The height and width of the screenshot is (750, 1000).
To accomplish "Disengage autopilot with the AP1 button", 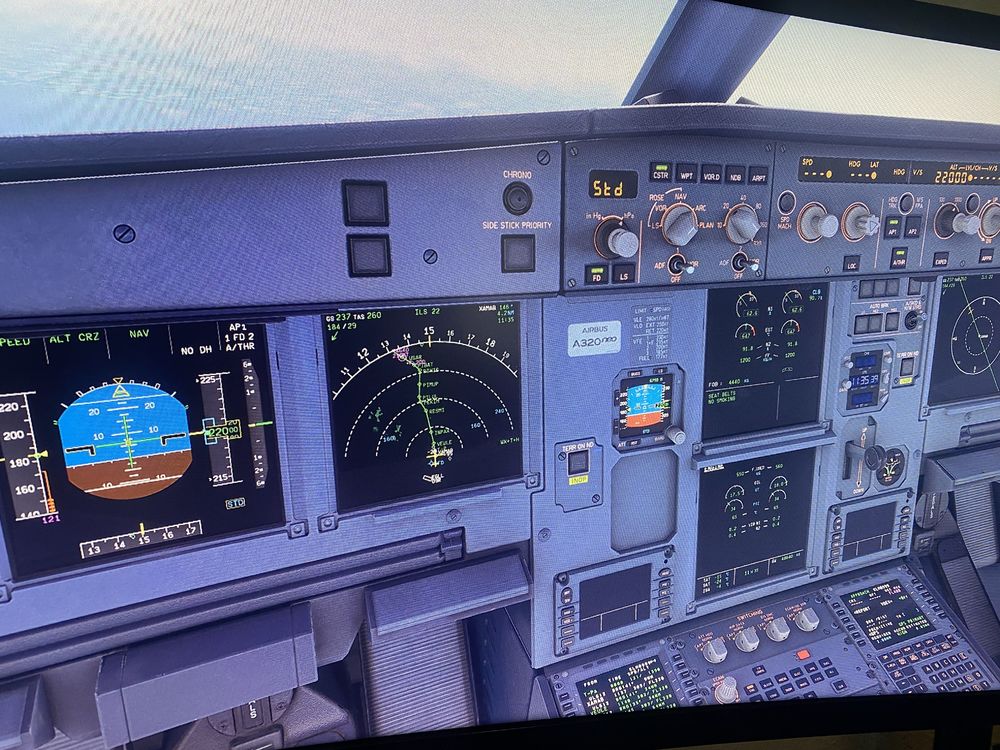I will [893, 228].
